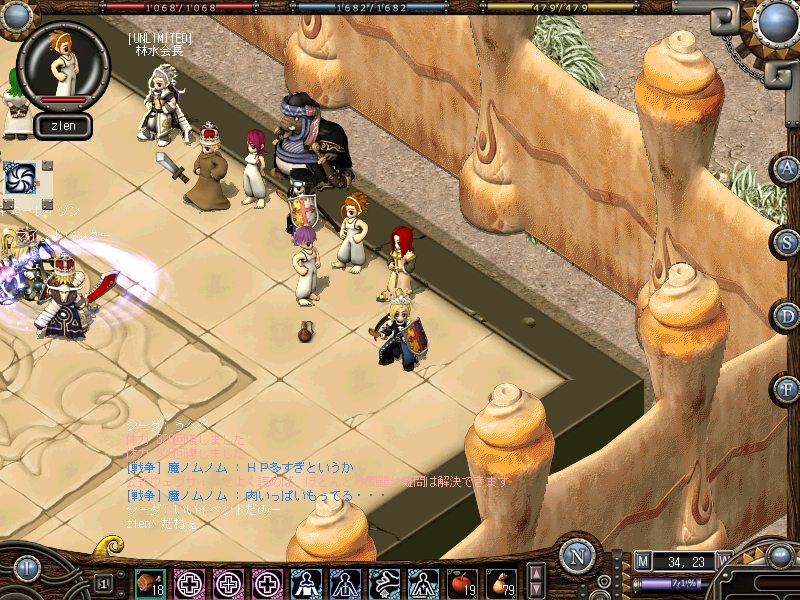
Task: Select the swirl buff icon
Action: (x=19, y=177)
